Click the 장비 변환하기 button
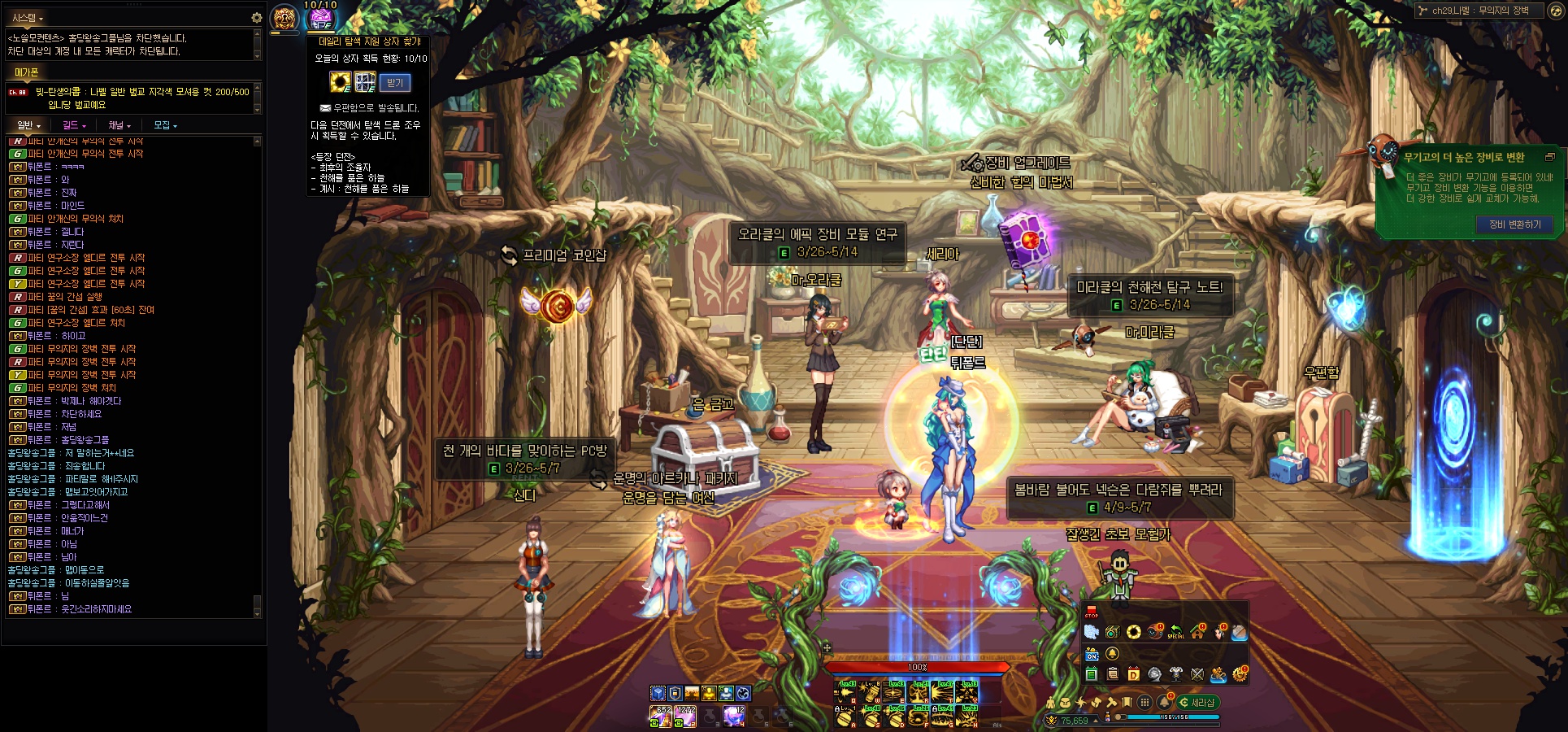The width and height of the screenshot is (1568, 732). (1514, 224)
